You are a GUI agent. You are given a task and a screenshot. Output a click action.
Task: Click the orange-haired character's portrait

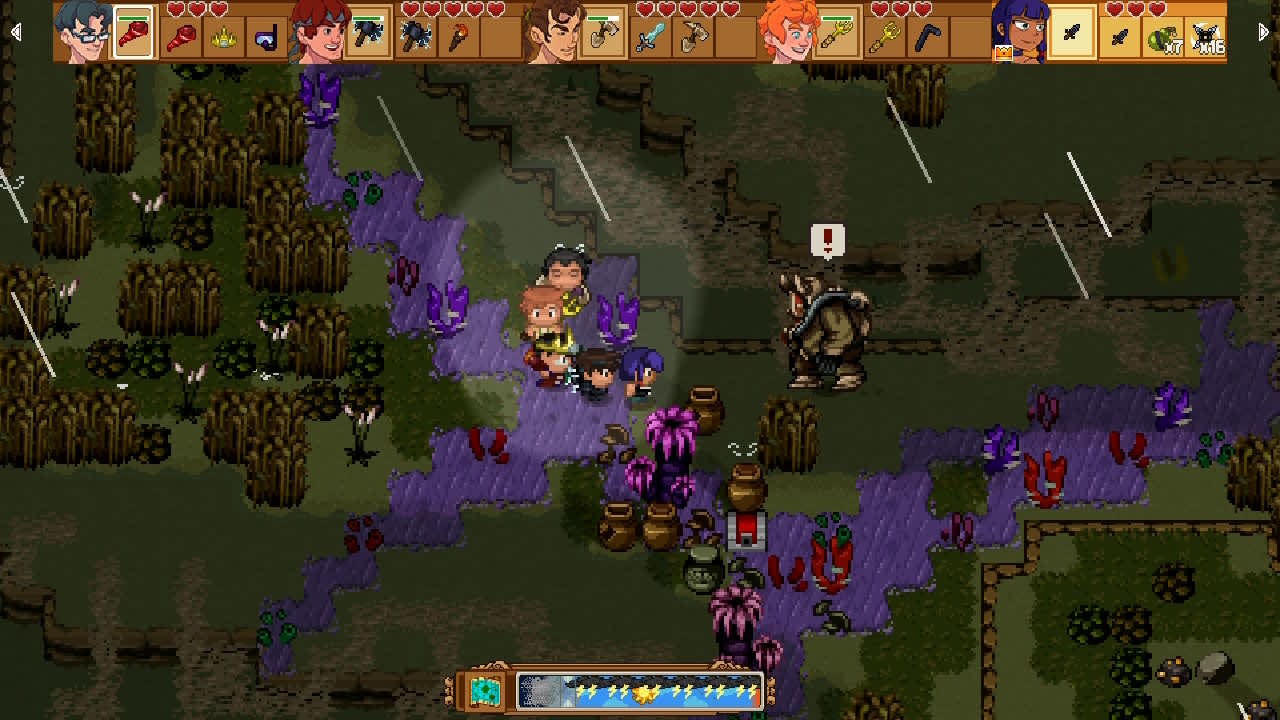point(790,30)
